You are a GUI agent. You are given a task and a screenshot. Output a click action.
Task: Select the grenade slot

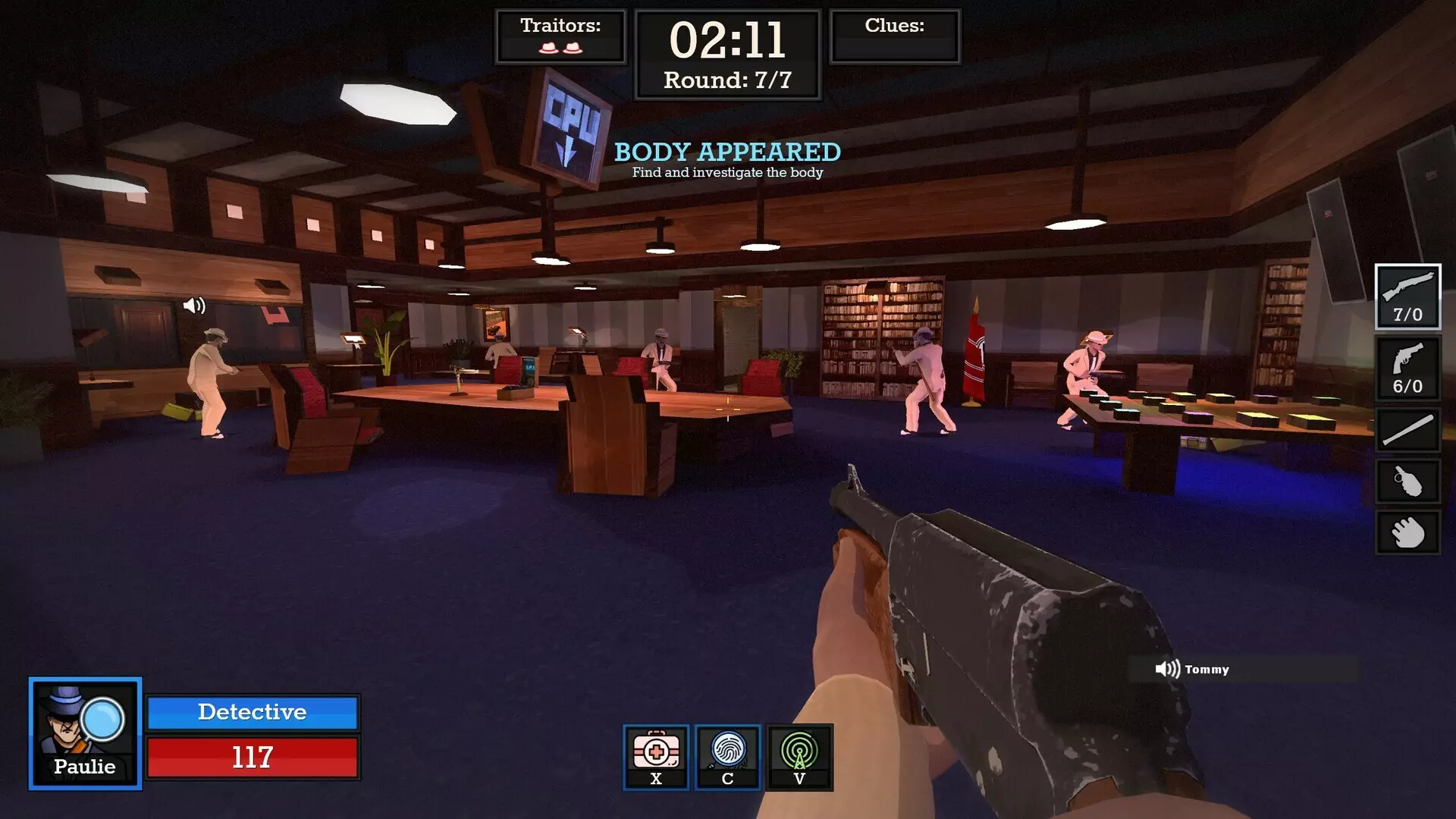pos(1407,481)
